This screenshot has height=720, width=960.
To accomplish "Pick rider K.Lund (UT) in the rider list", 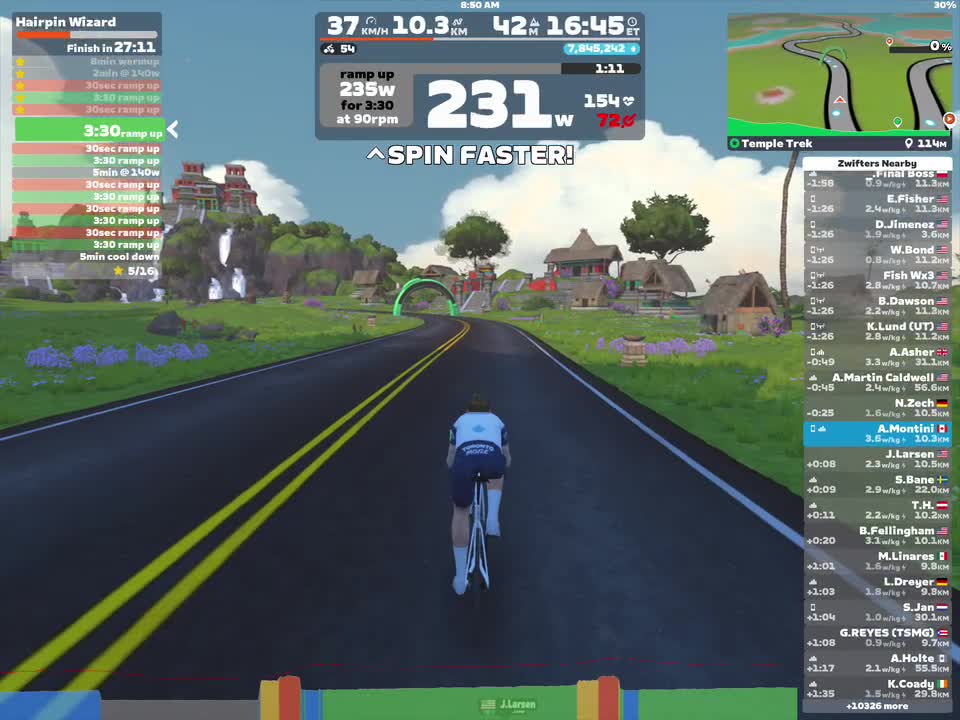I will (877, 332).
